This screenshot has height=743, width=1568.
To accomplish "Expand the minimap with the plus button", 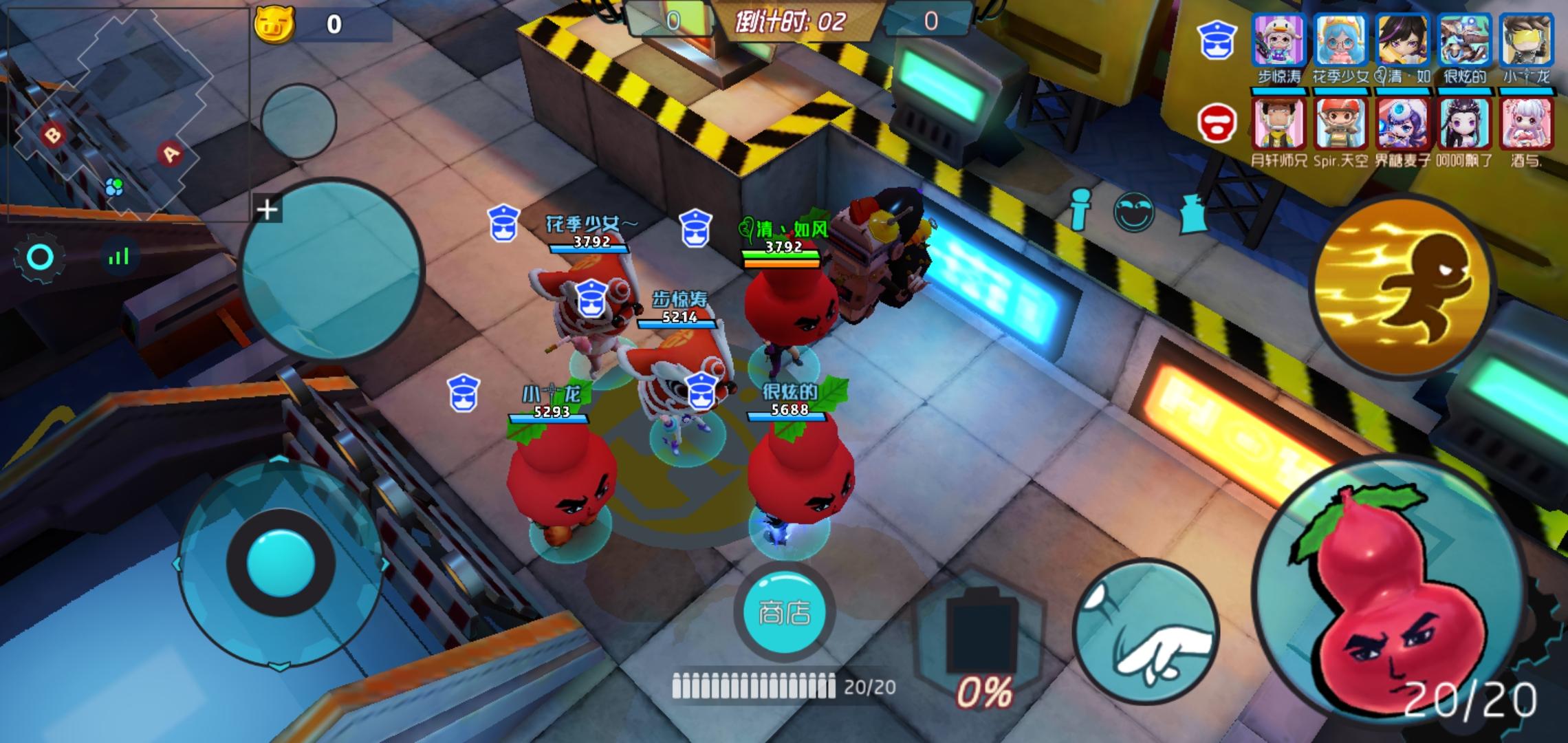I will (268, 208).
